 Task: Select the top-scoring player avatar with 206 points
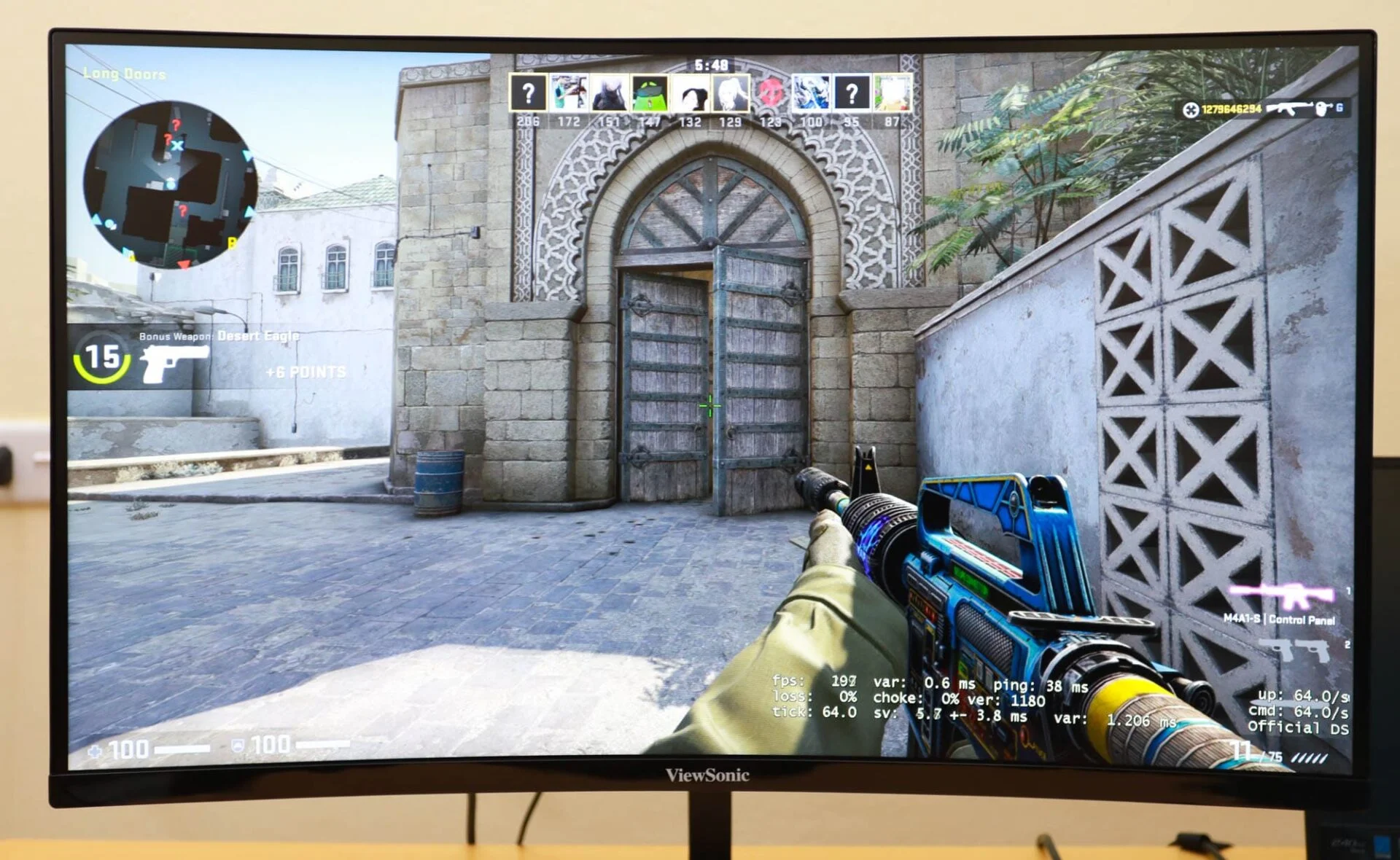click(528, 93)
